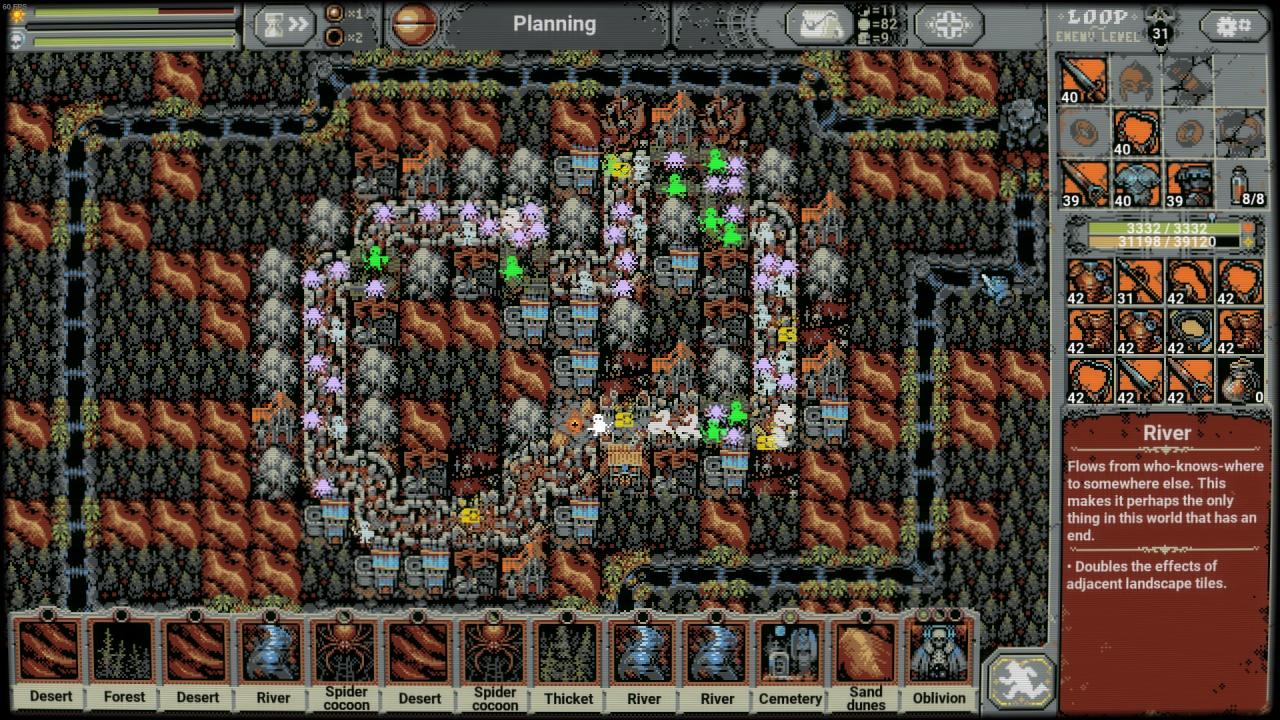This screenshot has height=720, width=1280.
Task: Open the resources bag panel
Action: [x=818, y=25]
